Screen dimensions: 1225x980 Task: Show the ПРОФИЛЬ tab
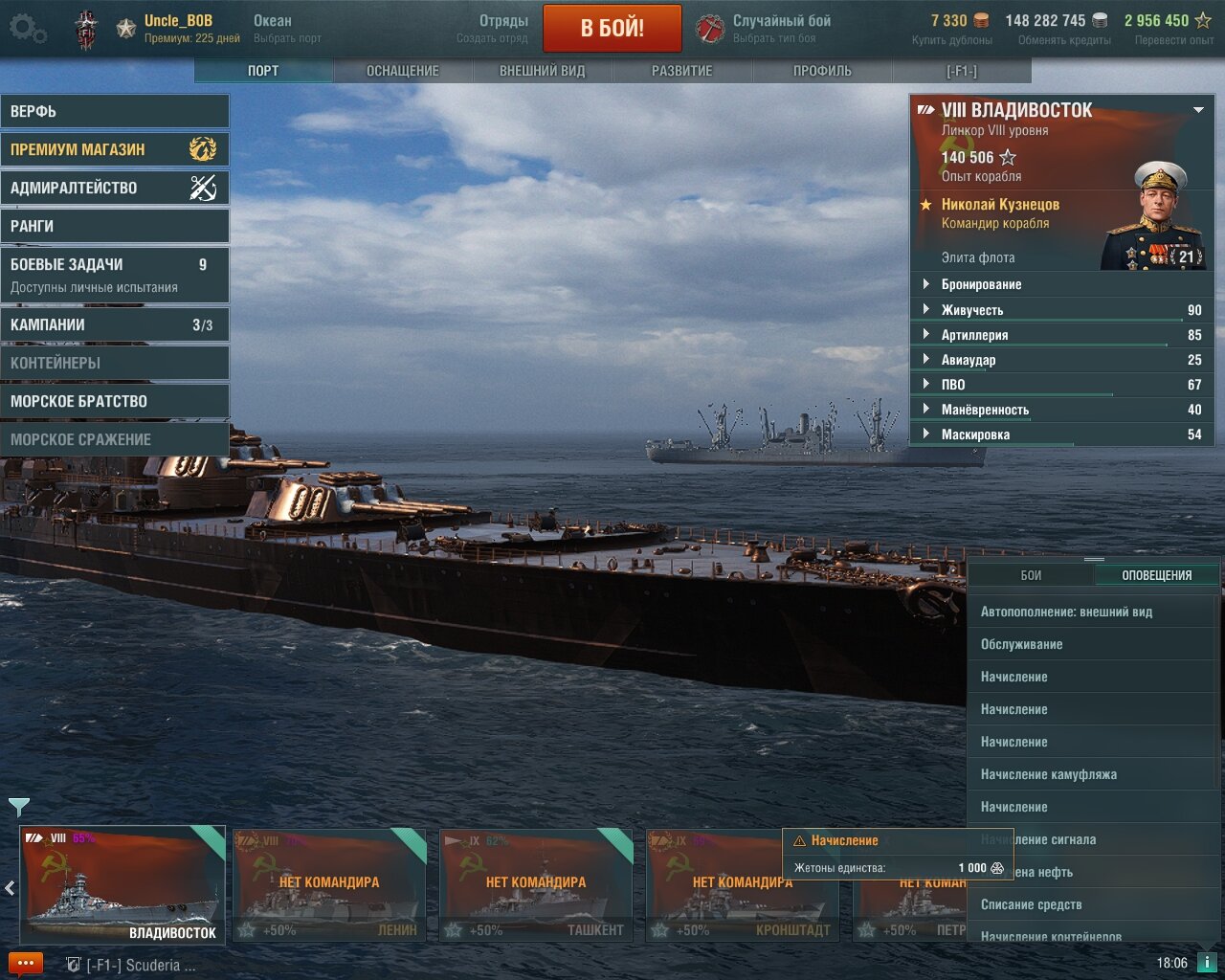tap(822, 71)
